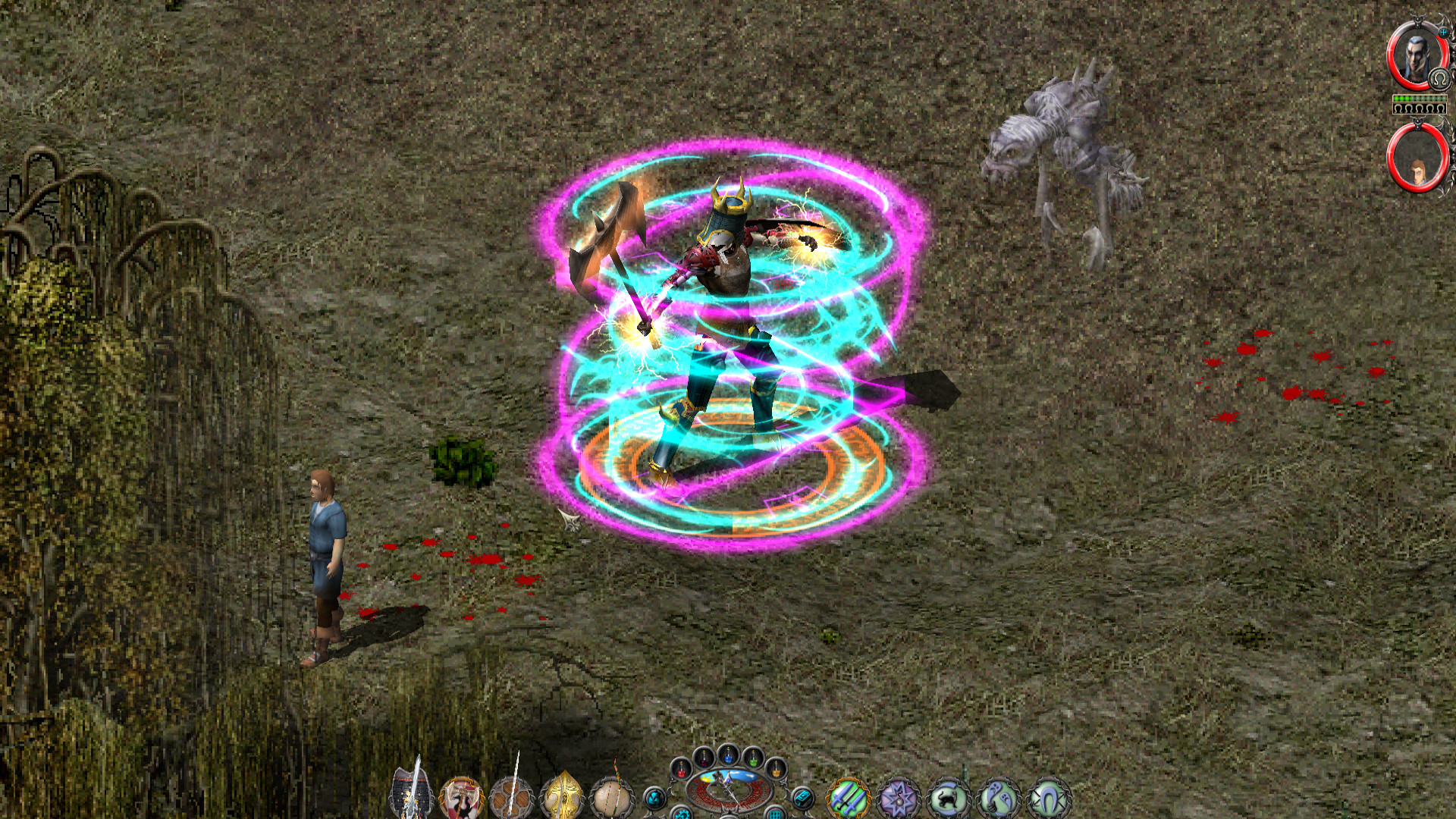The width and height of the screenshot is (1456, 819).
Task: Use the blue potion
Action: [x=729, y=755]
